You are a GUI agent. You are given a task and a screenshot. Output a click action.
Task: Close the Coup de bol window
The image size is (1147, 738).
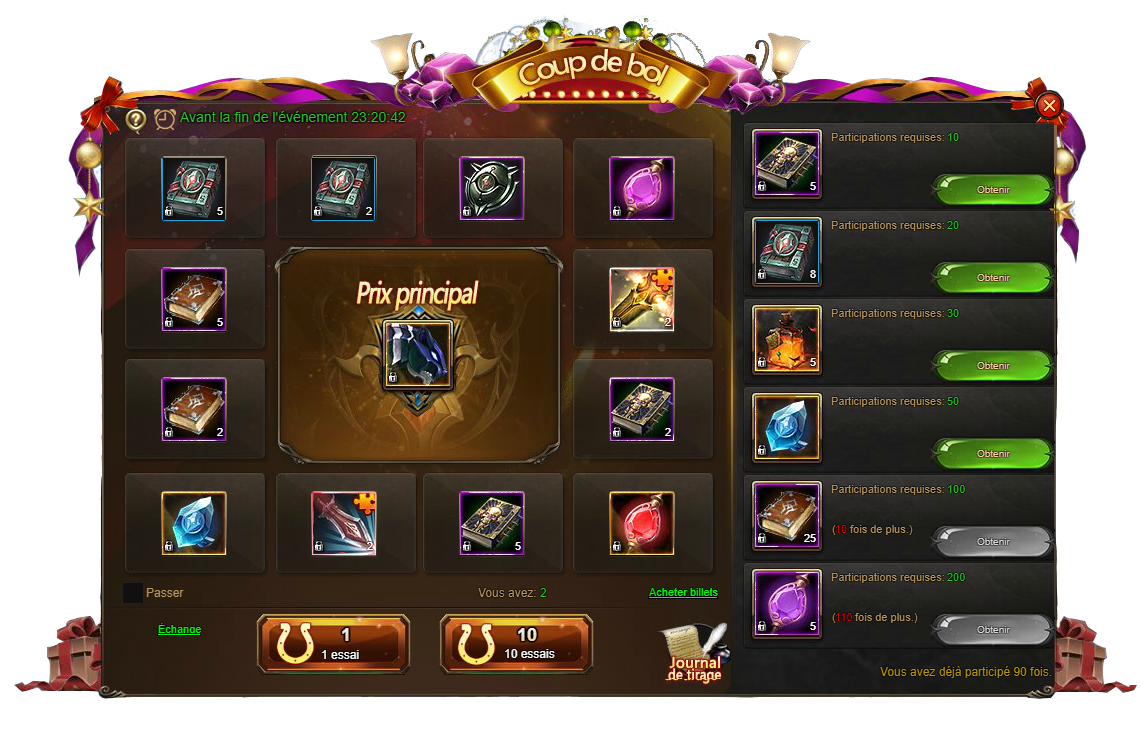click(1048, 104)
